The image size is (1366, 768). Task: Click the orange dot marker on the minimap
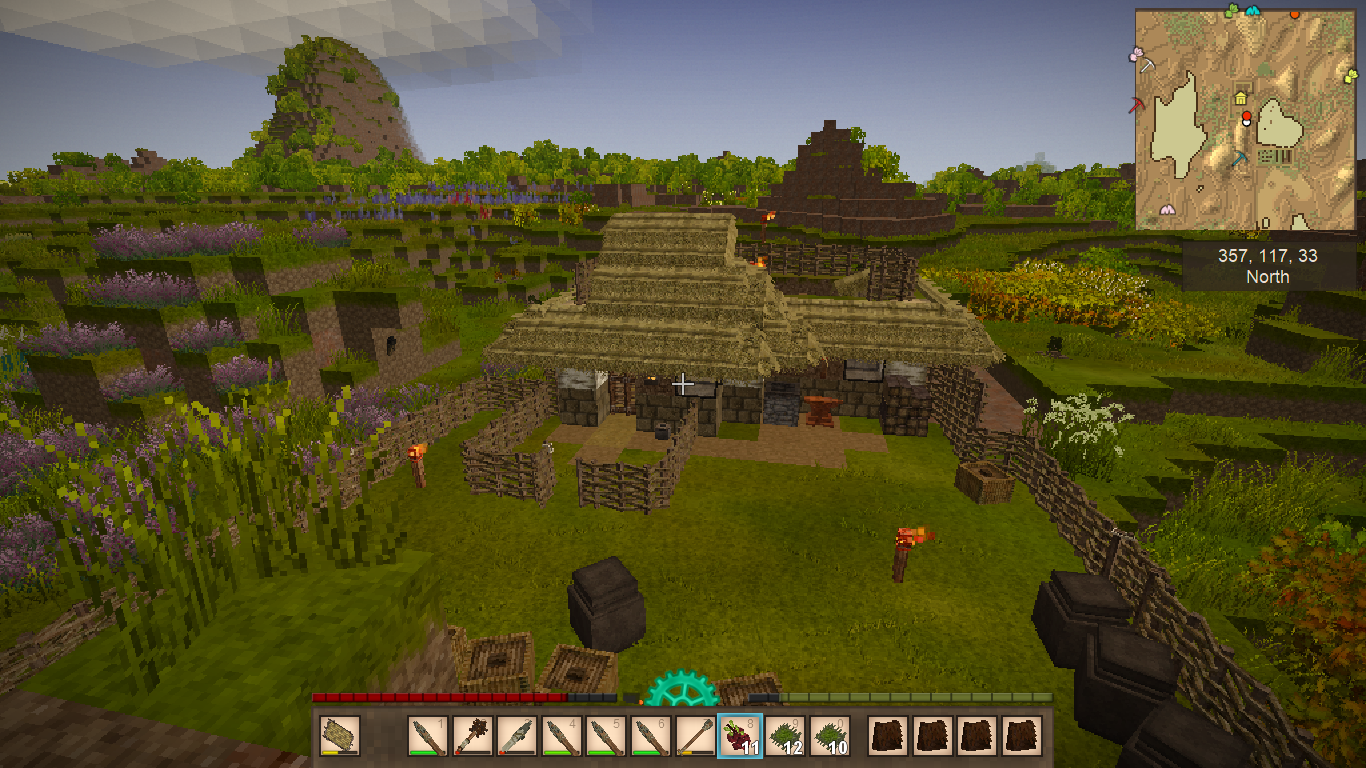(1295, 14)
